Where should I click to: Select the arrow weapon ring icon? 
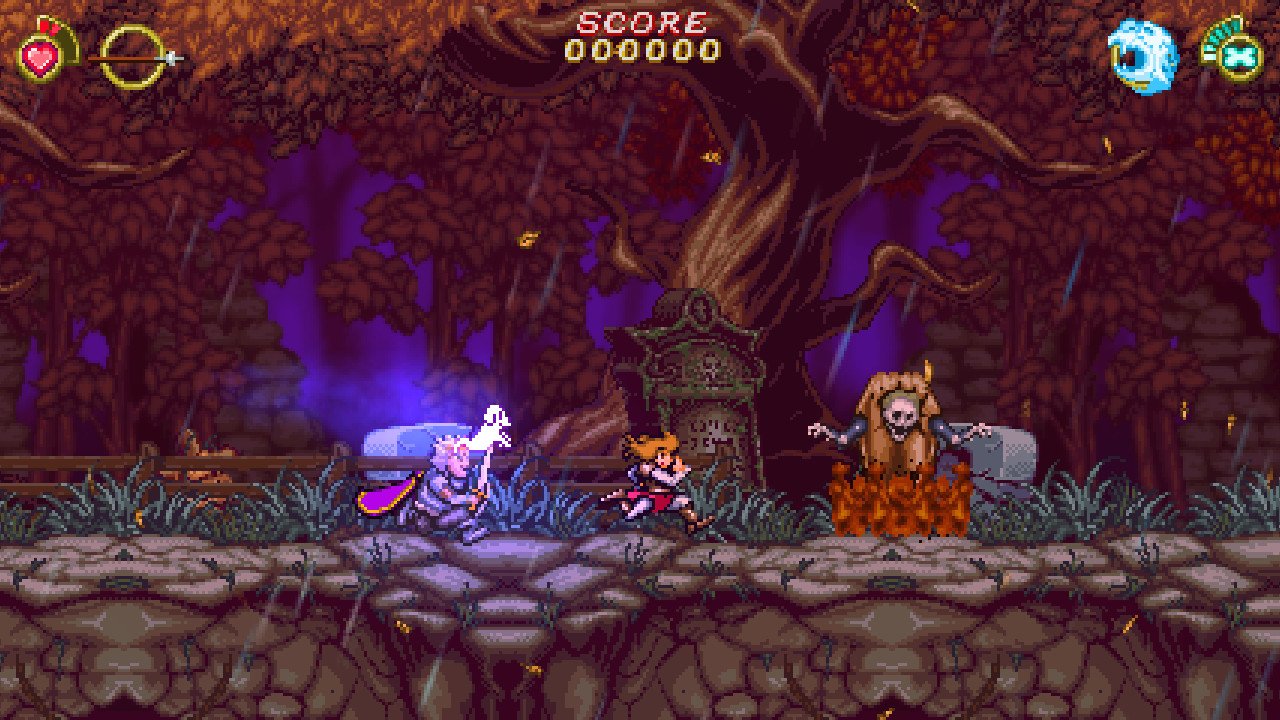pos(132,55)
